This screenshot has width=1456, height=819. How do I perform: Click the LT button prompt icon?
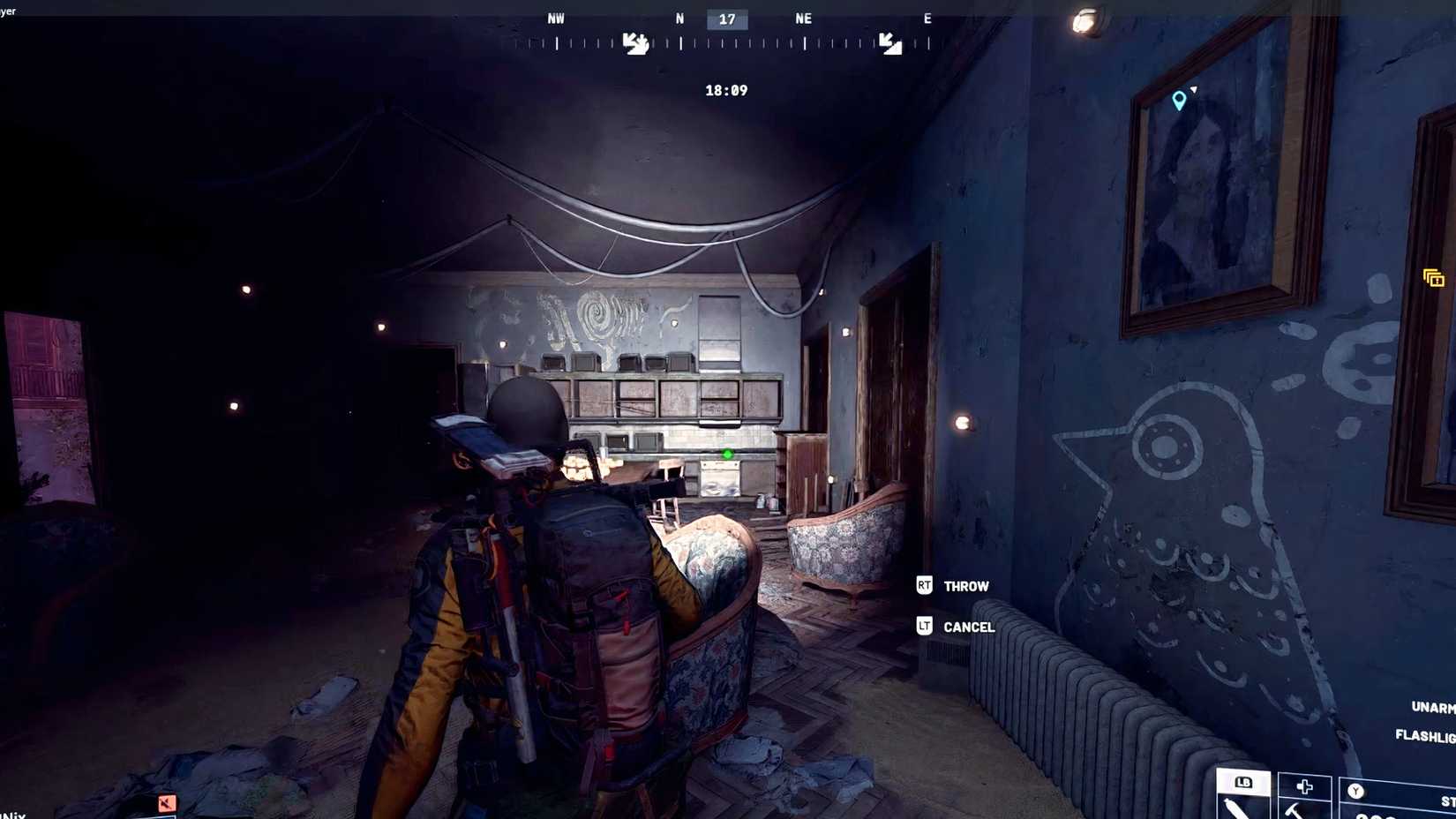924,627
